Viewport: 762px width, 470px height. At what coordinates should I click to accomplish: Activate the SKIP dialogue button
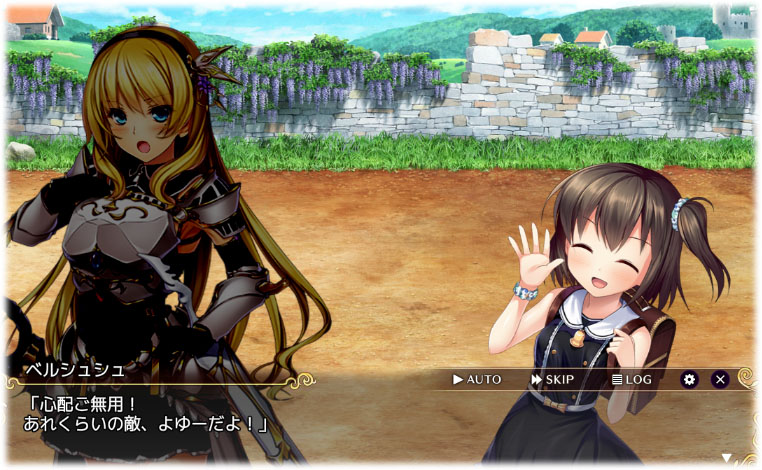tap(552, 380)
